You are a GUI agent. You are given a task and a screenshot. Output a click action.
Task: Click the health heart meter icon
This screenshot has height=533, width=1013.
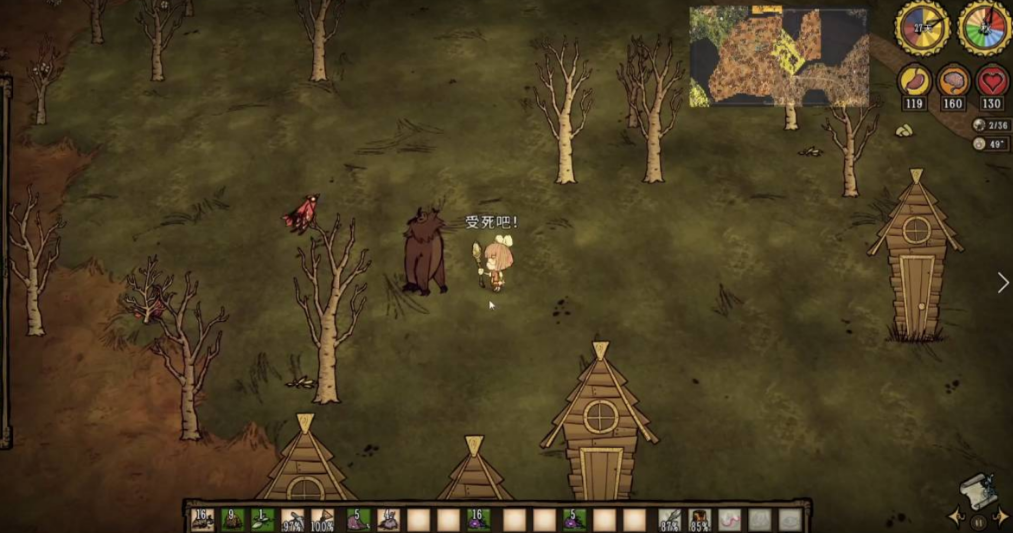tap(992, 81)
